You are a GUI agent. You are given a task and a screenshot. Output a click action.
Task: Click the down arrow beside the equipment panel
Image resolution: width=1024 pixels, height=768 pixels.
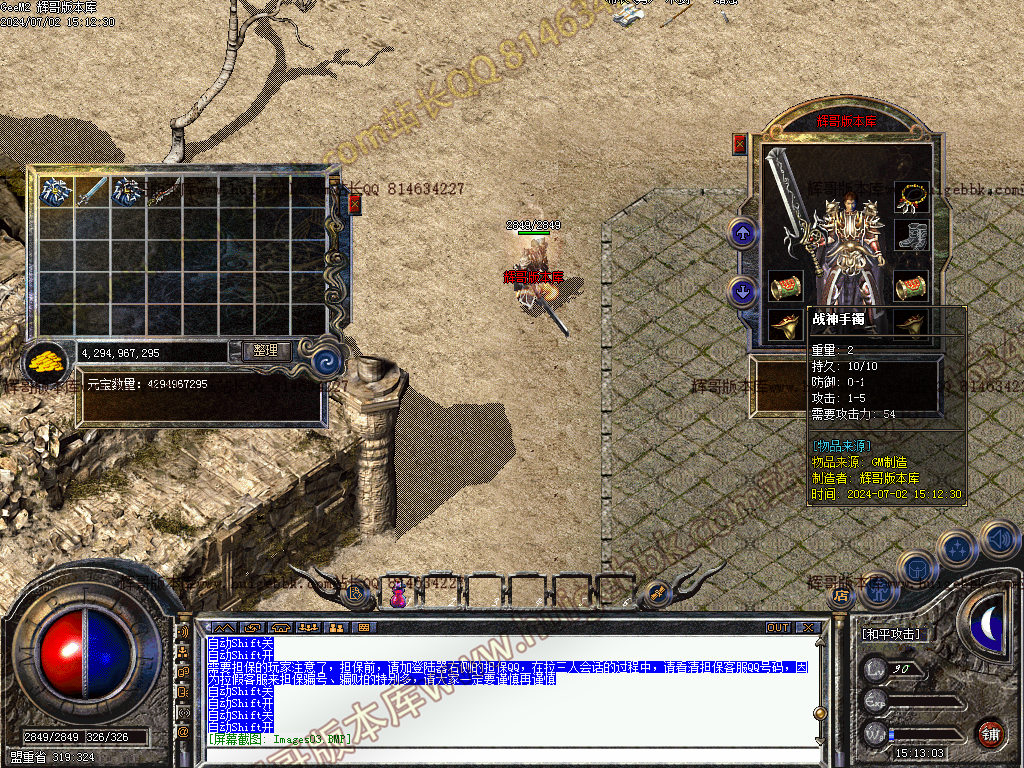click(742, 291)
